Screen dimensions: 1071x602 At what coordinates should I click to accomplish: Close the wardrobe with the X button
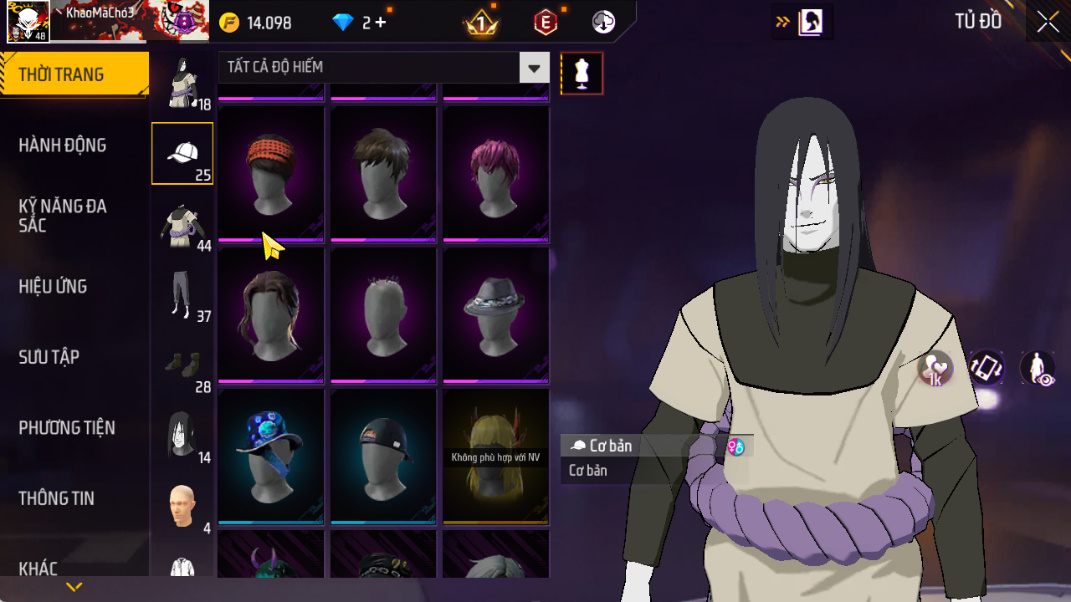click(x=1047, y=22)
